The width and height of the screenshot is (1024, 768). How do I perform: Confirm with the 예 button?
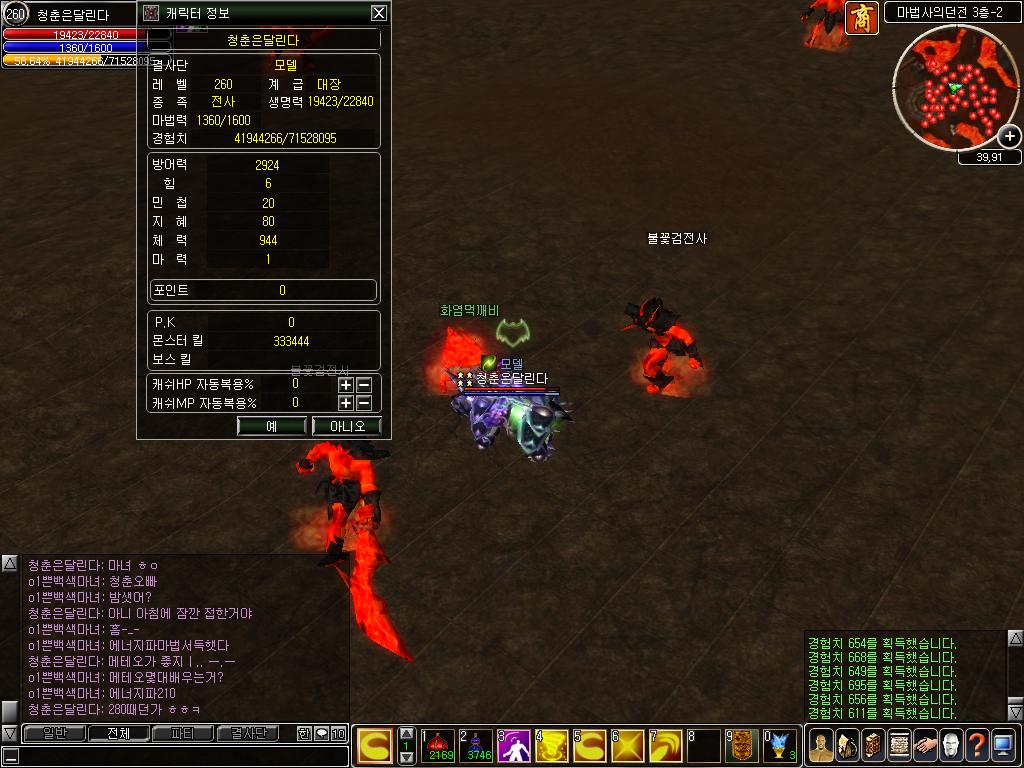(x=271, y=426)
